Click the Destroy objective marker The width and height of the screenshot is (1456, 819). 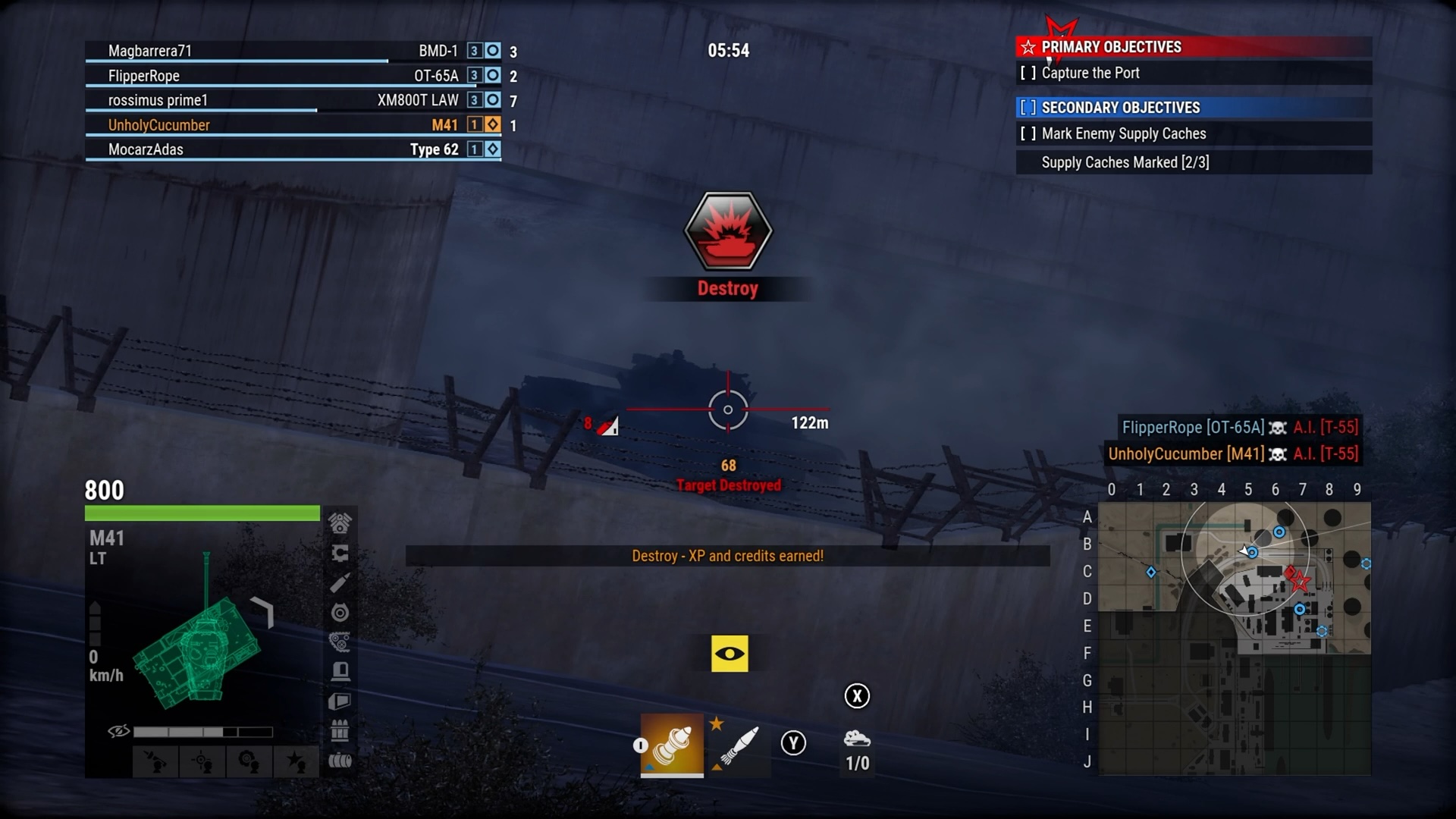pos(727,231)
